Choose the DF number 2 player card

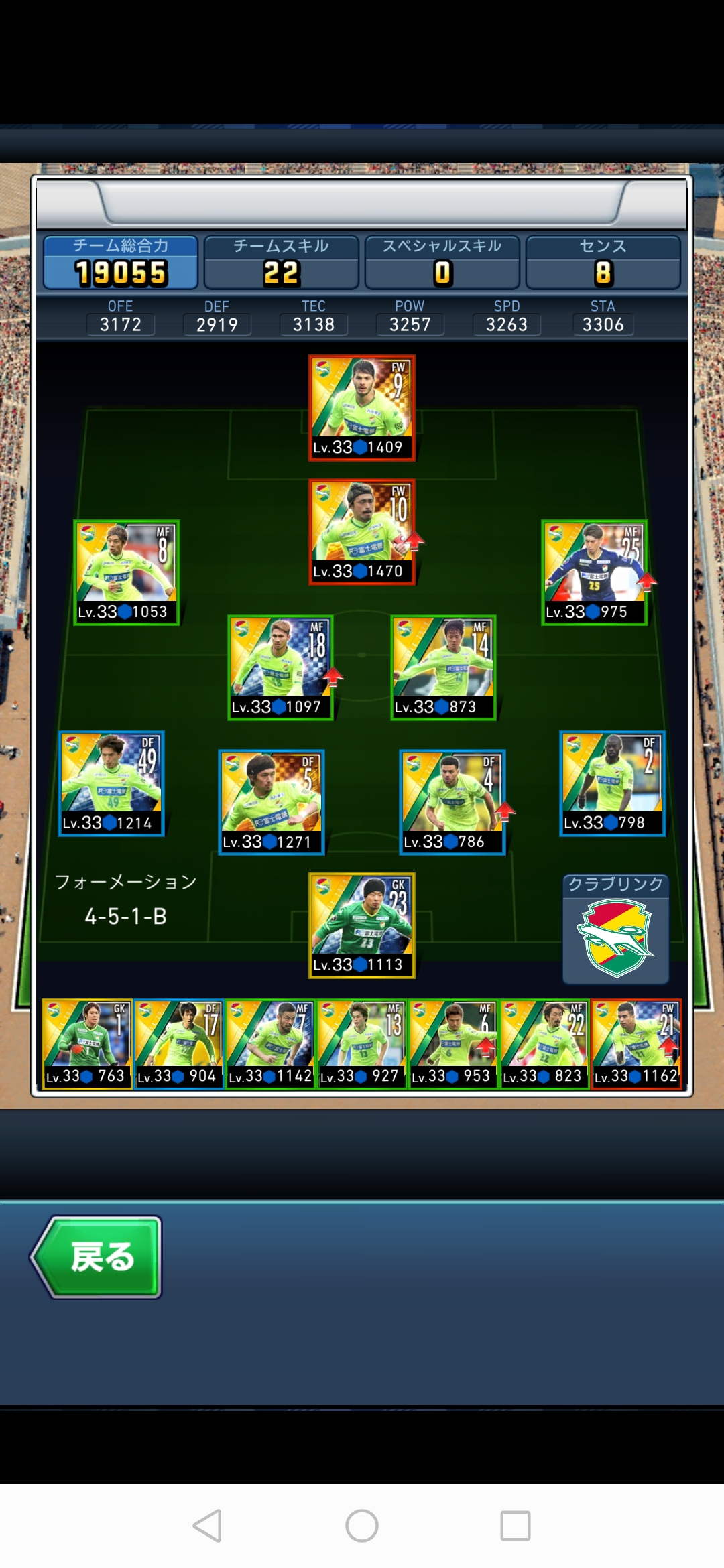click(612, 783)
